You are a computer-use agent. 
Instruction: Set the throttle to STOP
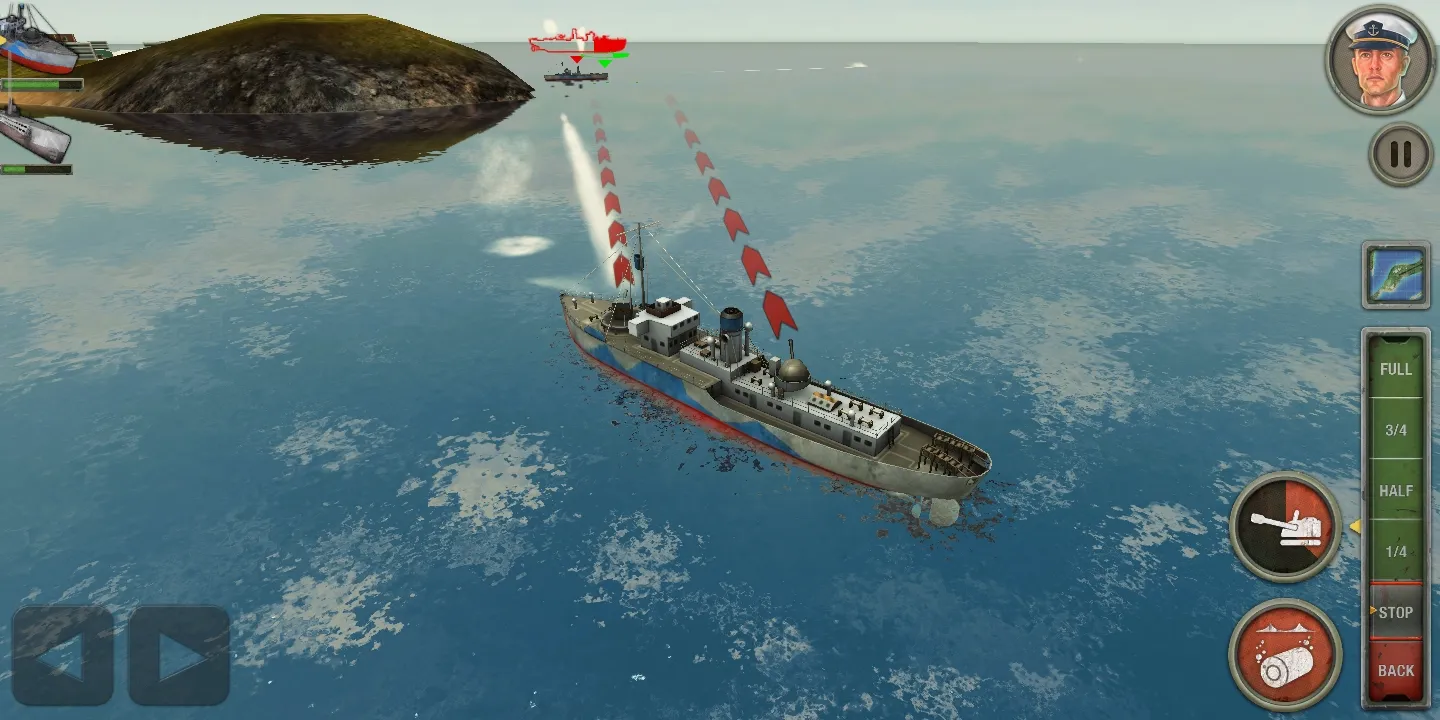coord(1395,612)
